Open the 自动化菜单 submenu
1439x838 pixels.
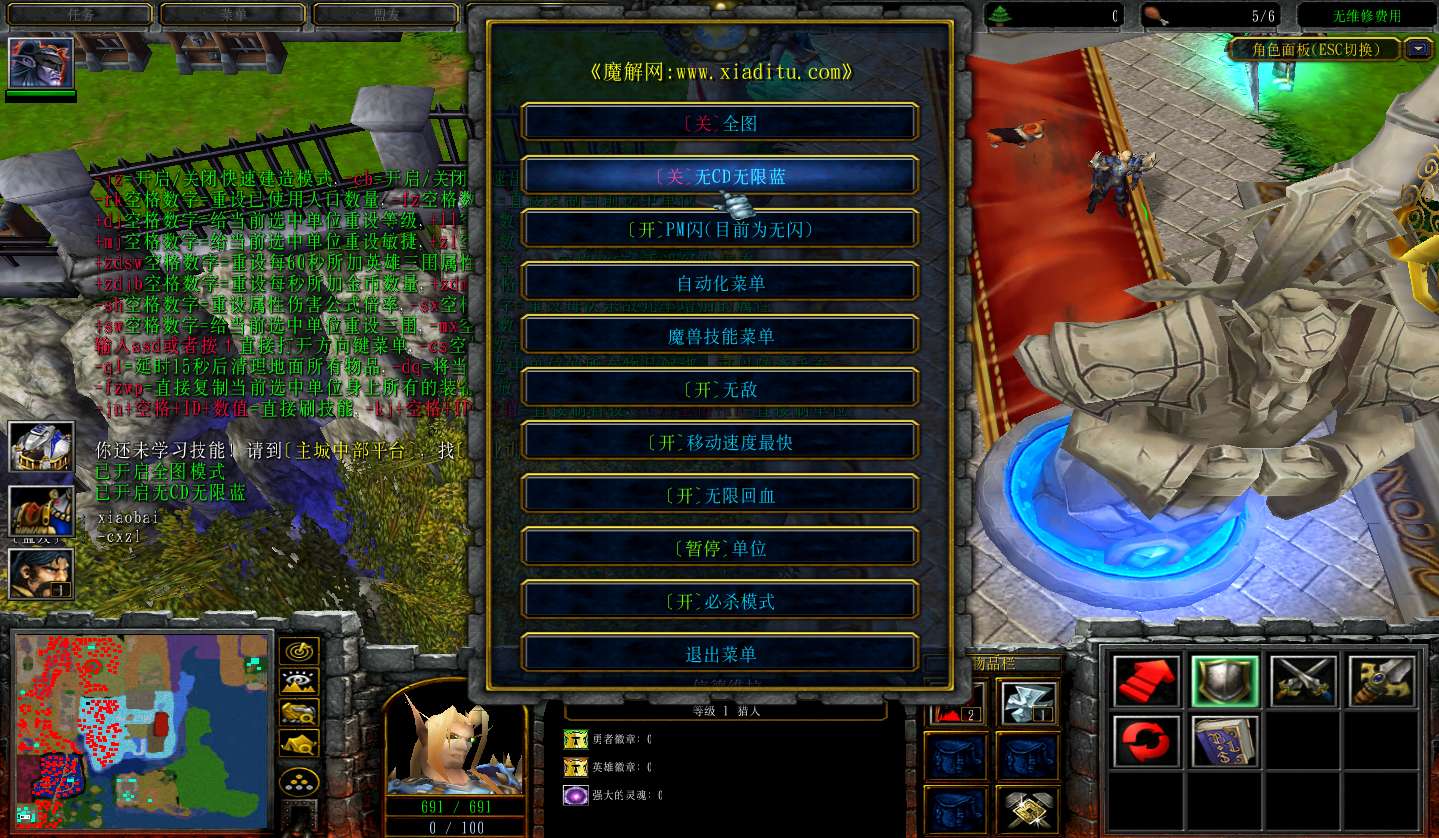(x=719, y=283)
